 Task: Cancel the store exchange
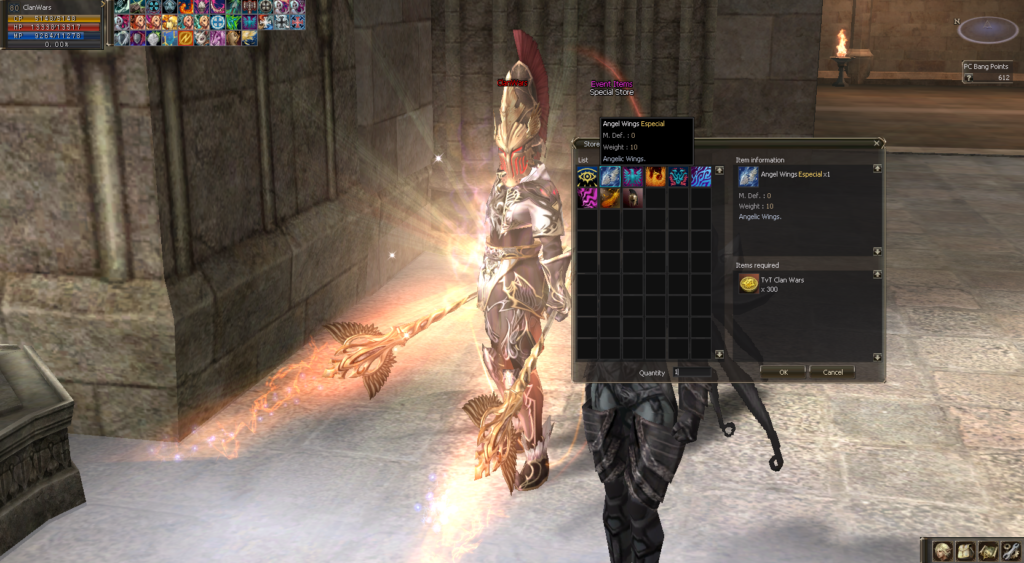pos(832,372)
